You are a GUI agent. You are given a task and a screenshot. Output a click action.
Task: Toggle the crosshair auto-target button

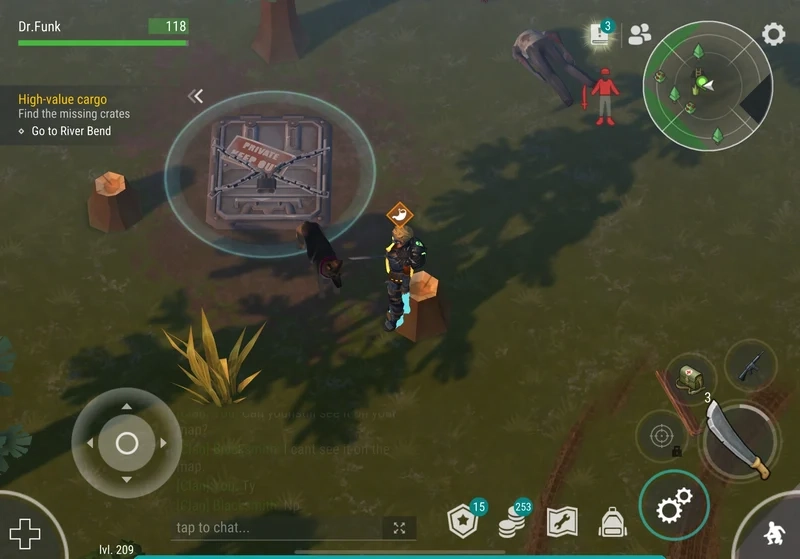tap(661, 437)
